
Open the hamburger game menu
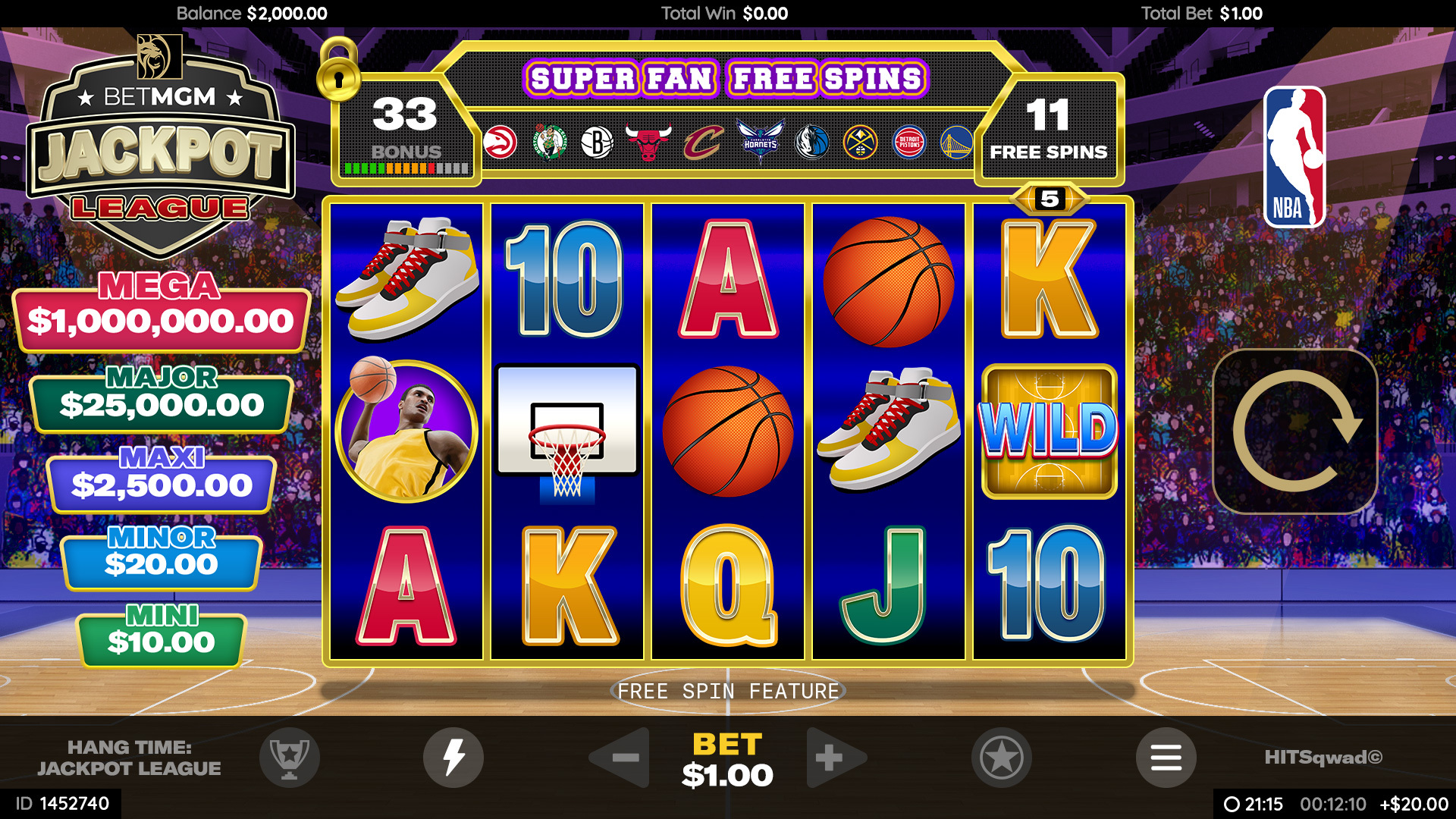1167,758
